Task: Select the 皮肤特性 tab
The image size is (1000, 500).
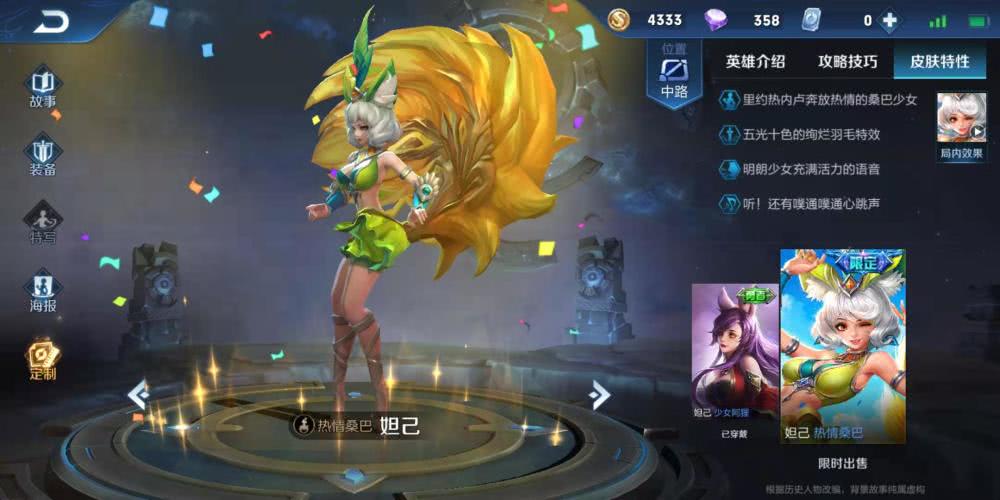Action: tap(939, 61)
